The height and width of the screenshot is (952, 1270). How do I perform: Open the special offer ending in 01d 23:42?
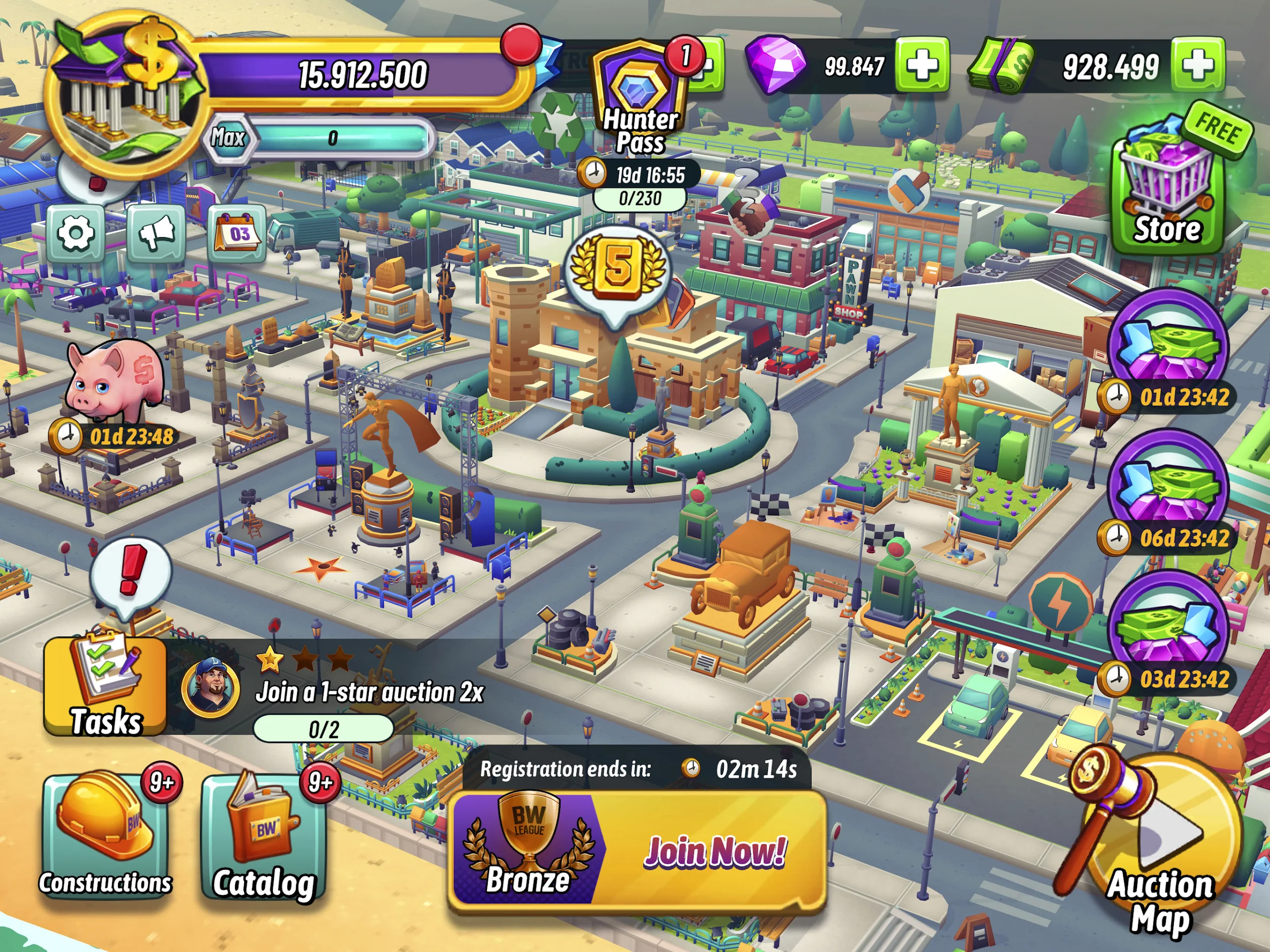[1168, 347]
